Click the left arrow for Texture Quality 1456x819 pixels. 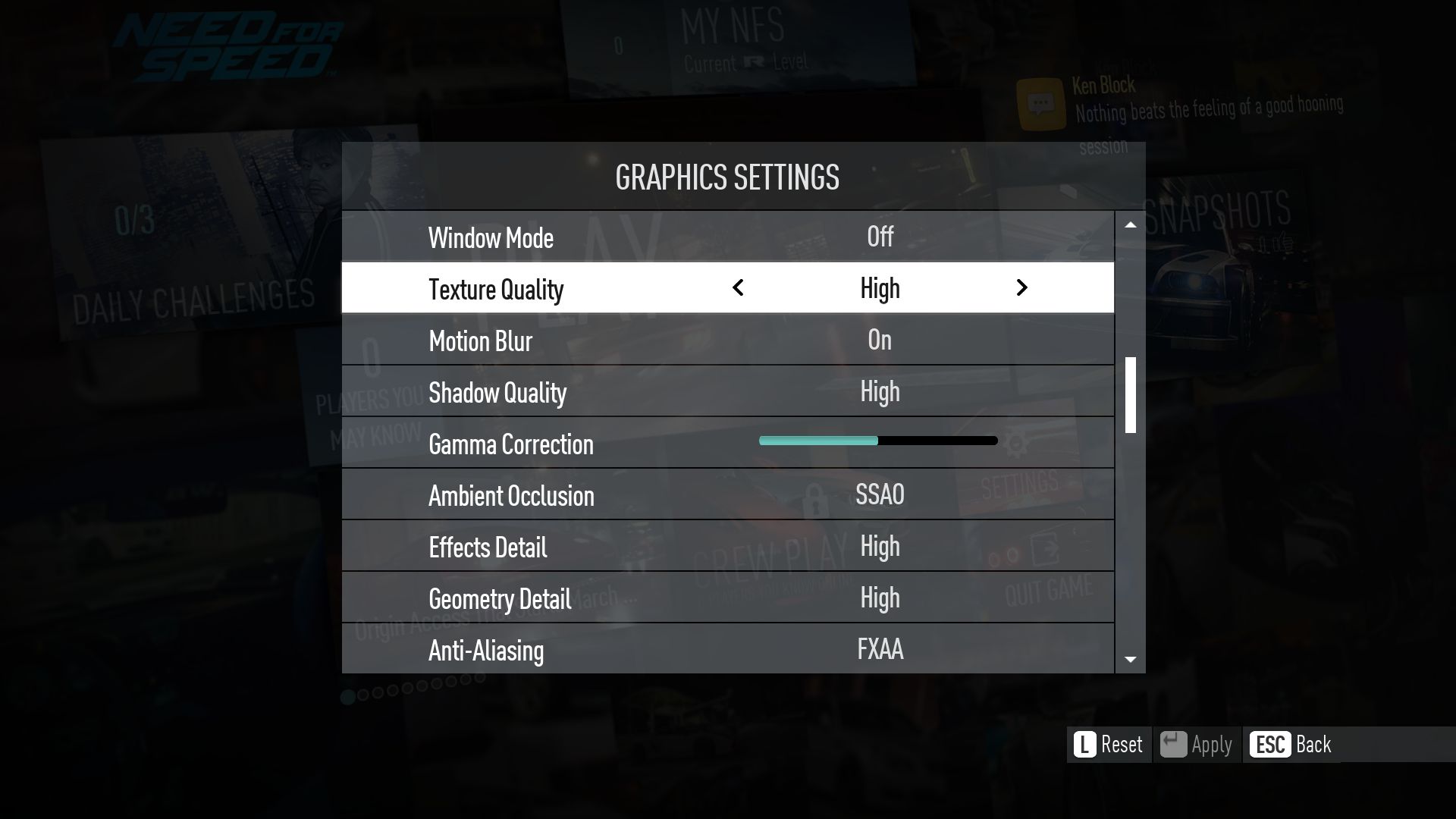738,288
